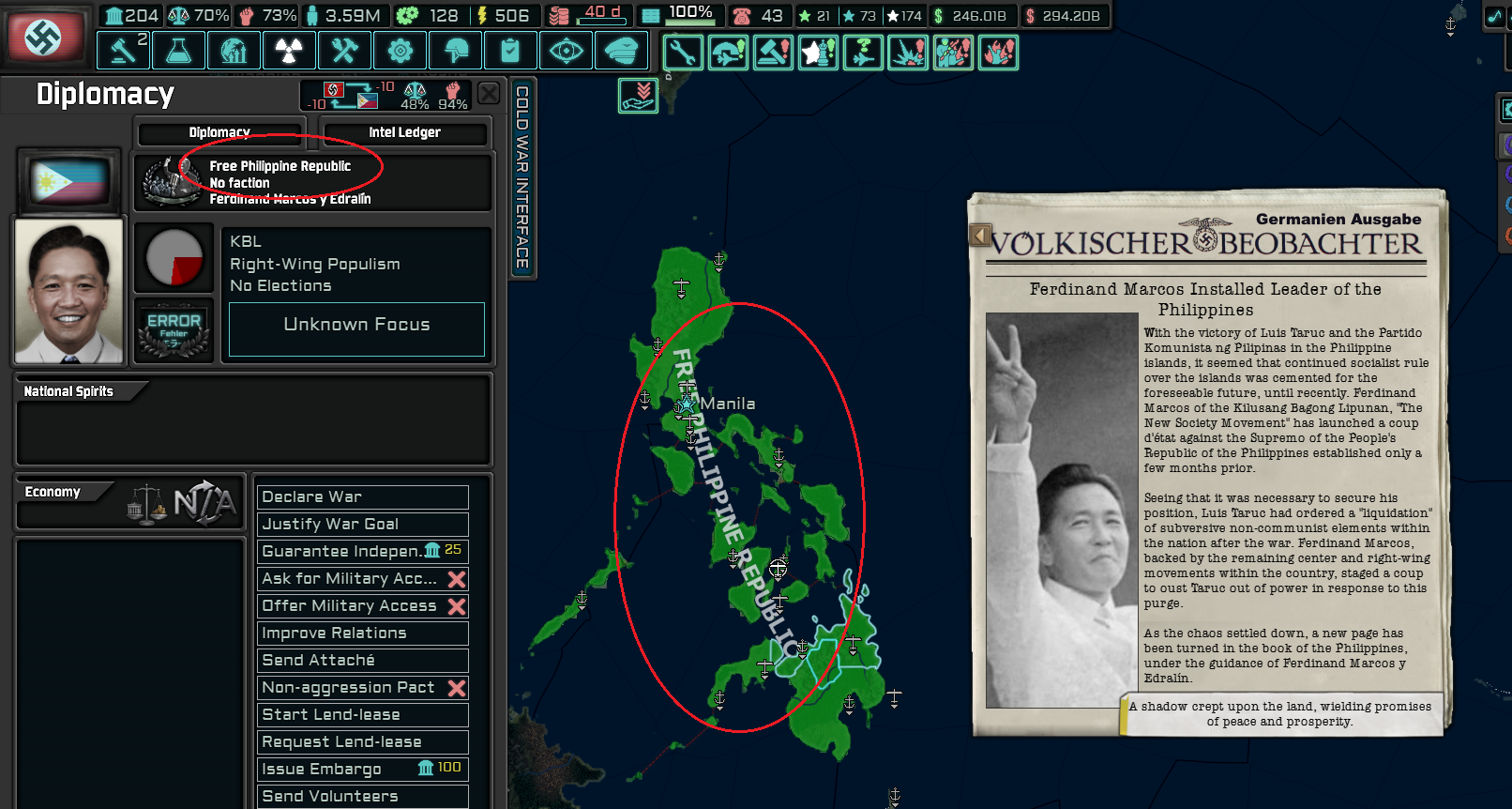Click the chess-piece national focus alert icon
The width and height of the screenshot is (1512, 809).
[x=818, y=53]
